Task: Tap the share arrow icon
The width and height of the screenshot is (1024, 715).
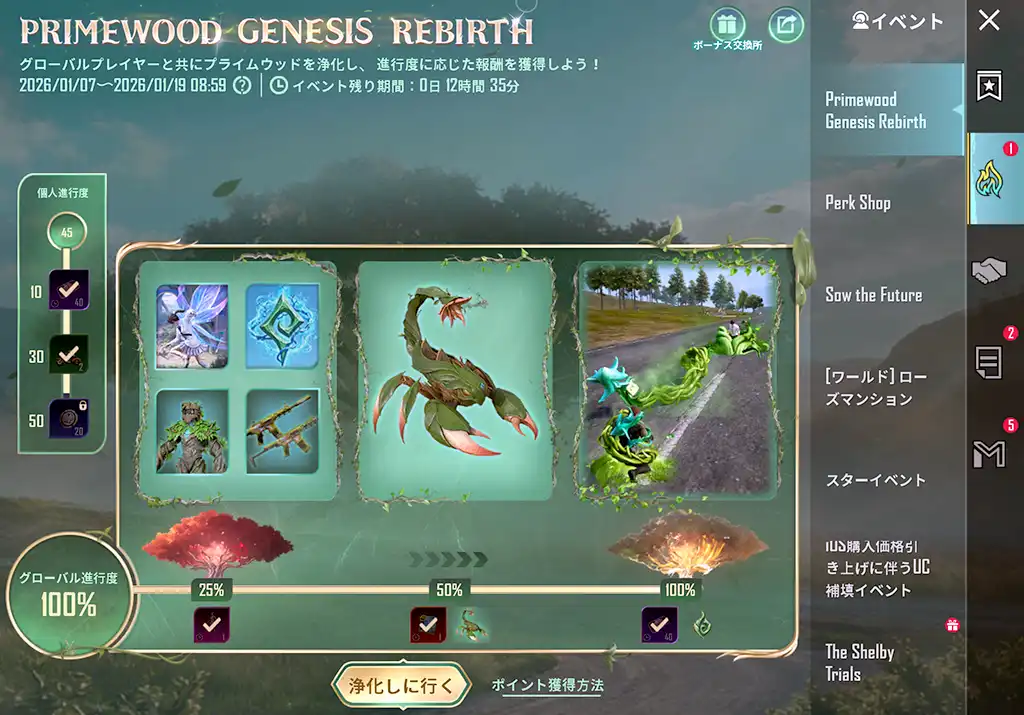Action: tap(786, 26)
